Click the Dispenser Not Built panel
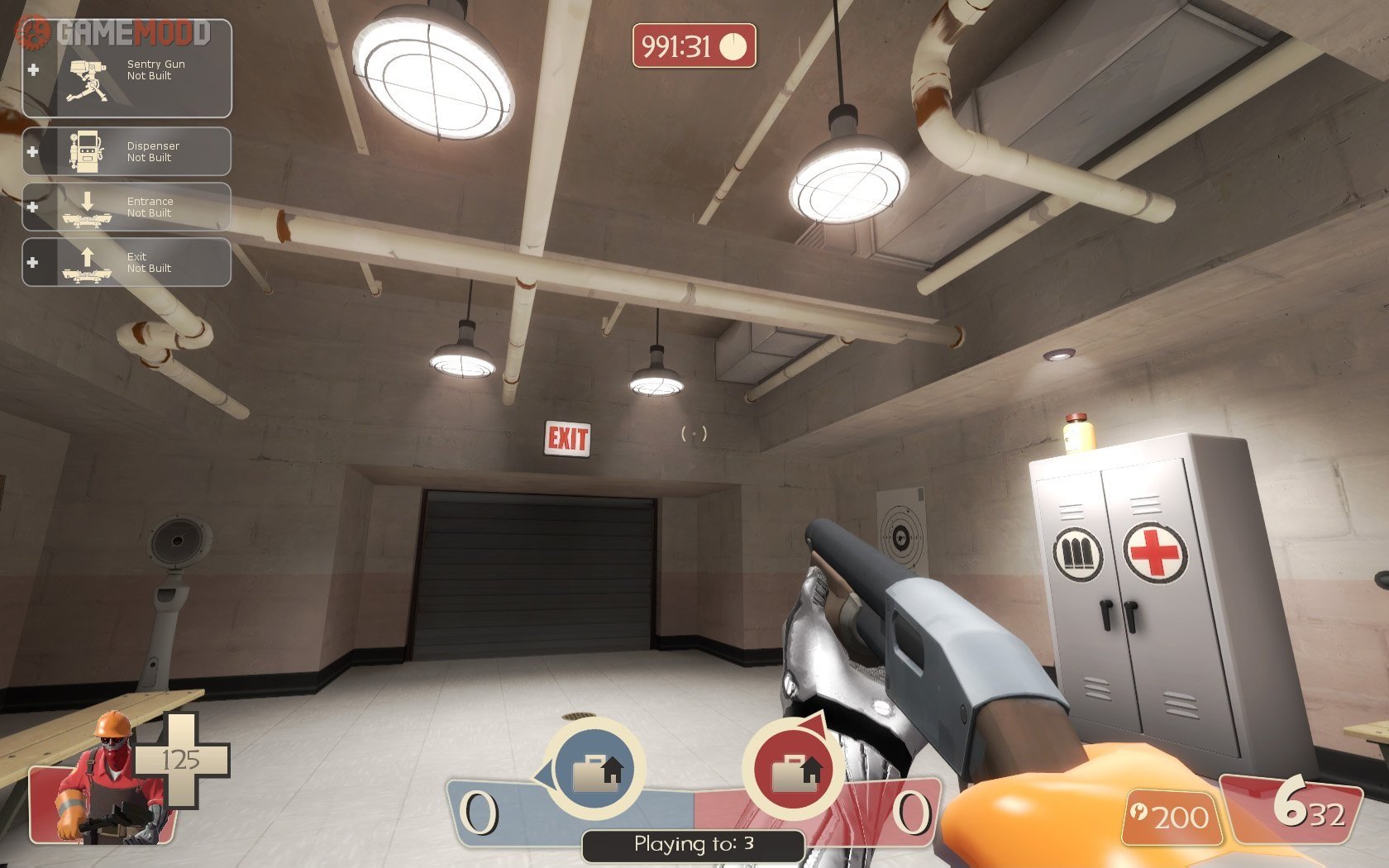 126,151
